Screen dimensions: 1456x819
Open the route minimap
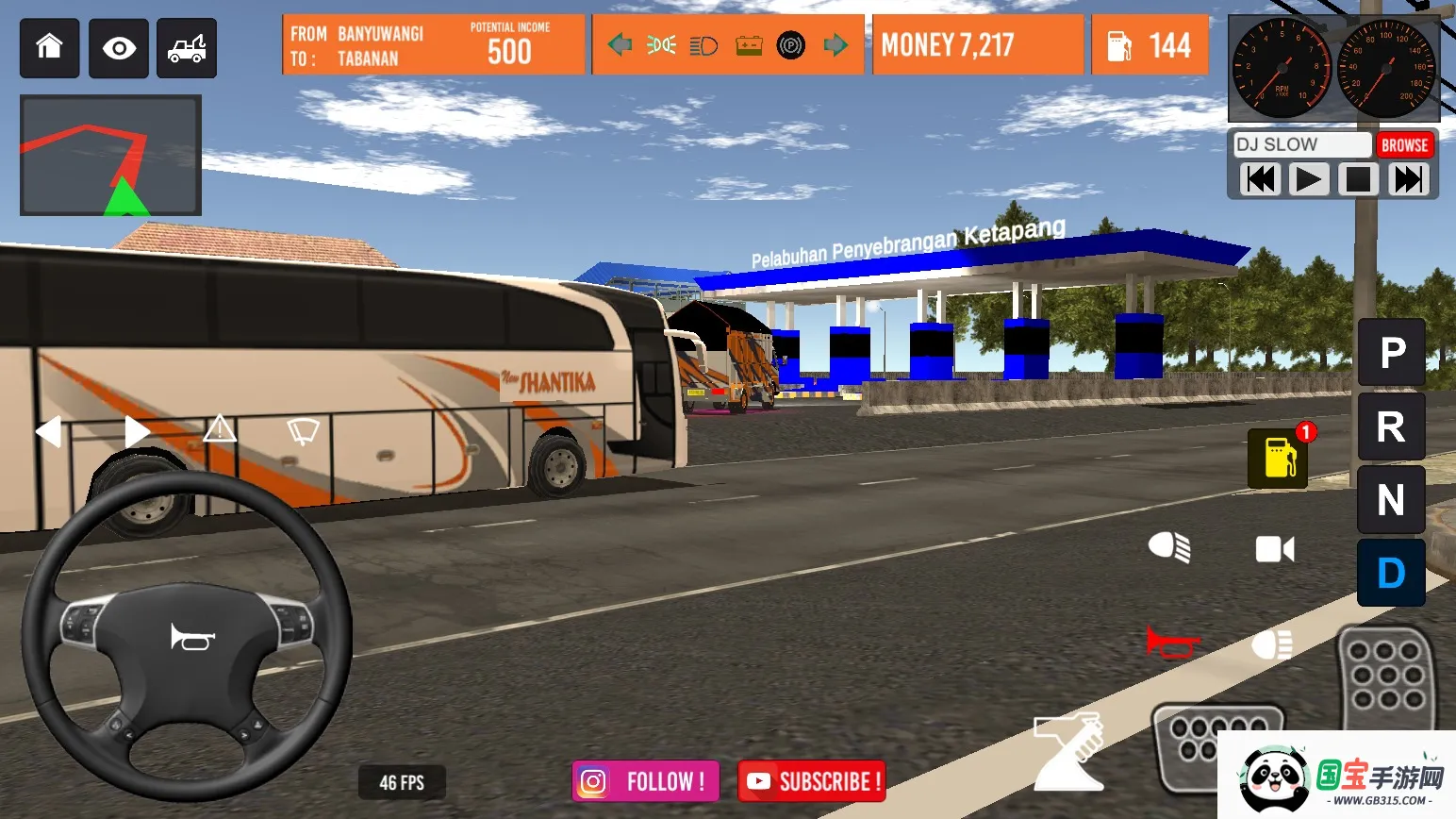click(x=110, y=156)
